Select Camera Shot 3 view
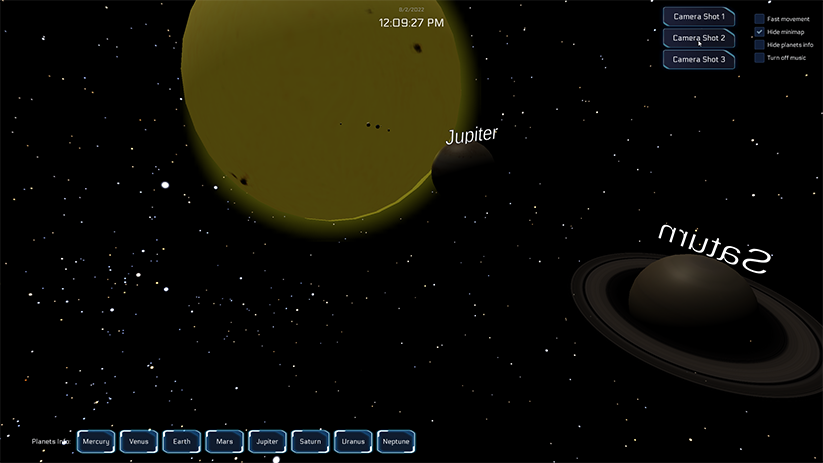The image size is (823, 463). pyautogui.click(x=698, y=59)
